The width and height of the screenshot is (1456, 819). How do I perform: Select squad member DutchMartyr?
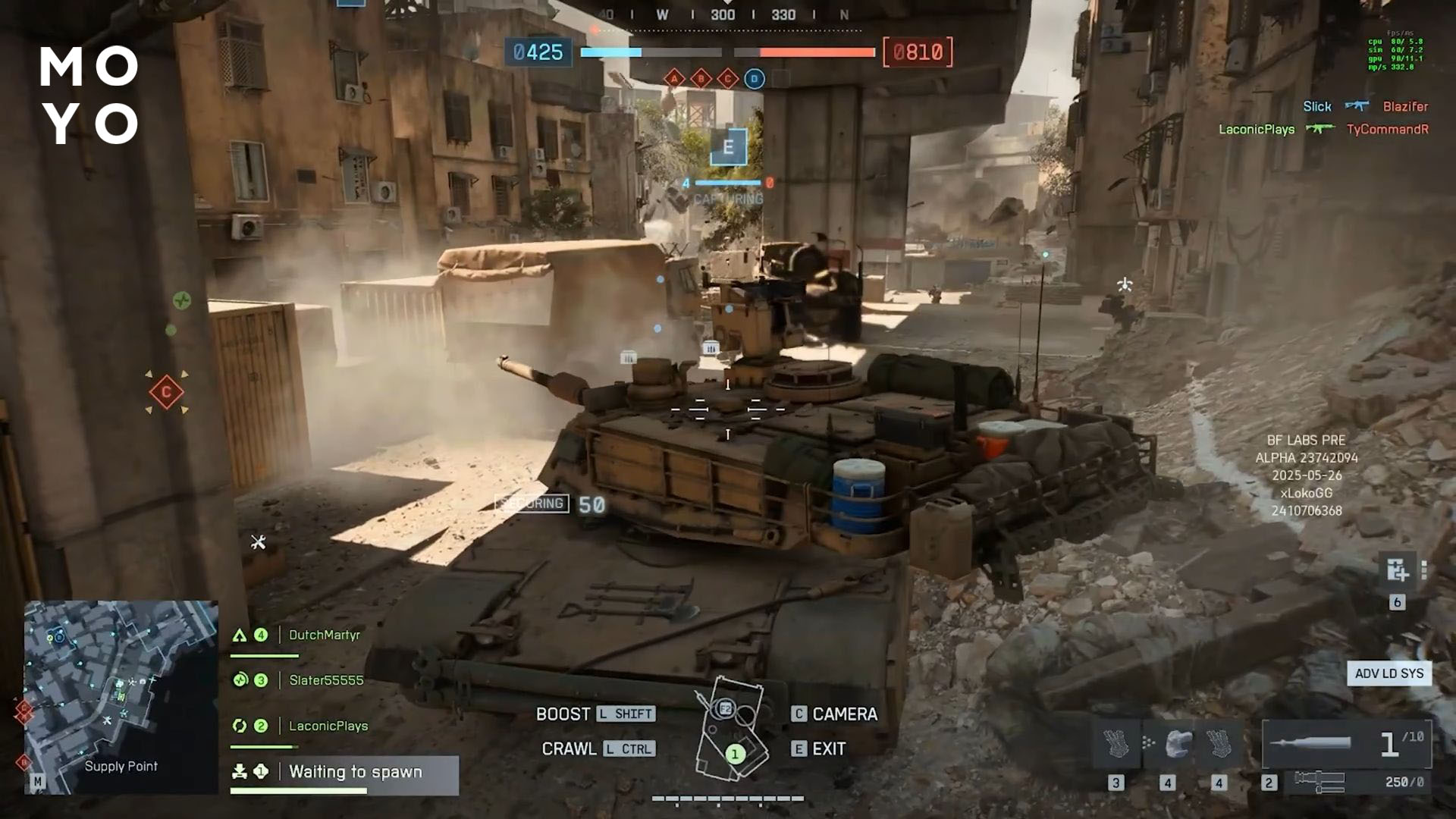(324, 635)
